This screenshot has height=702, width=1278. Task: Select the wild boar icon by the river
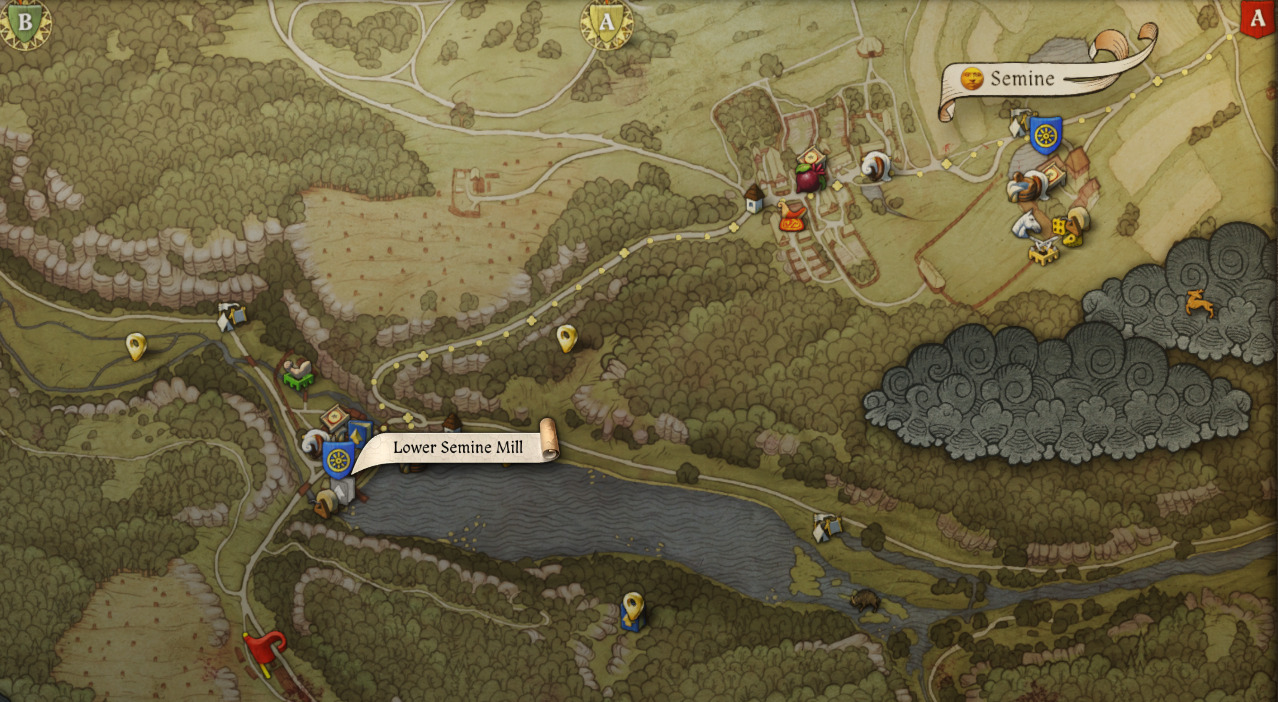(864, 601)
